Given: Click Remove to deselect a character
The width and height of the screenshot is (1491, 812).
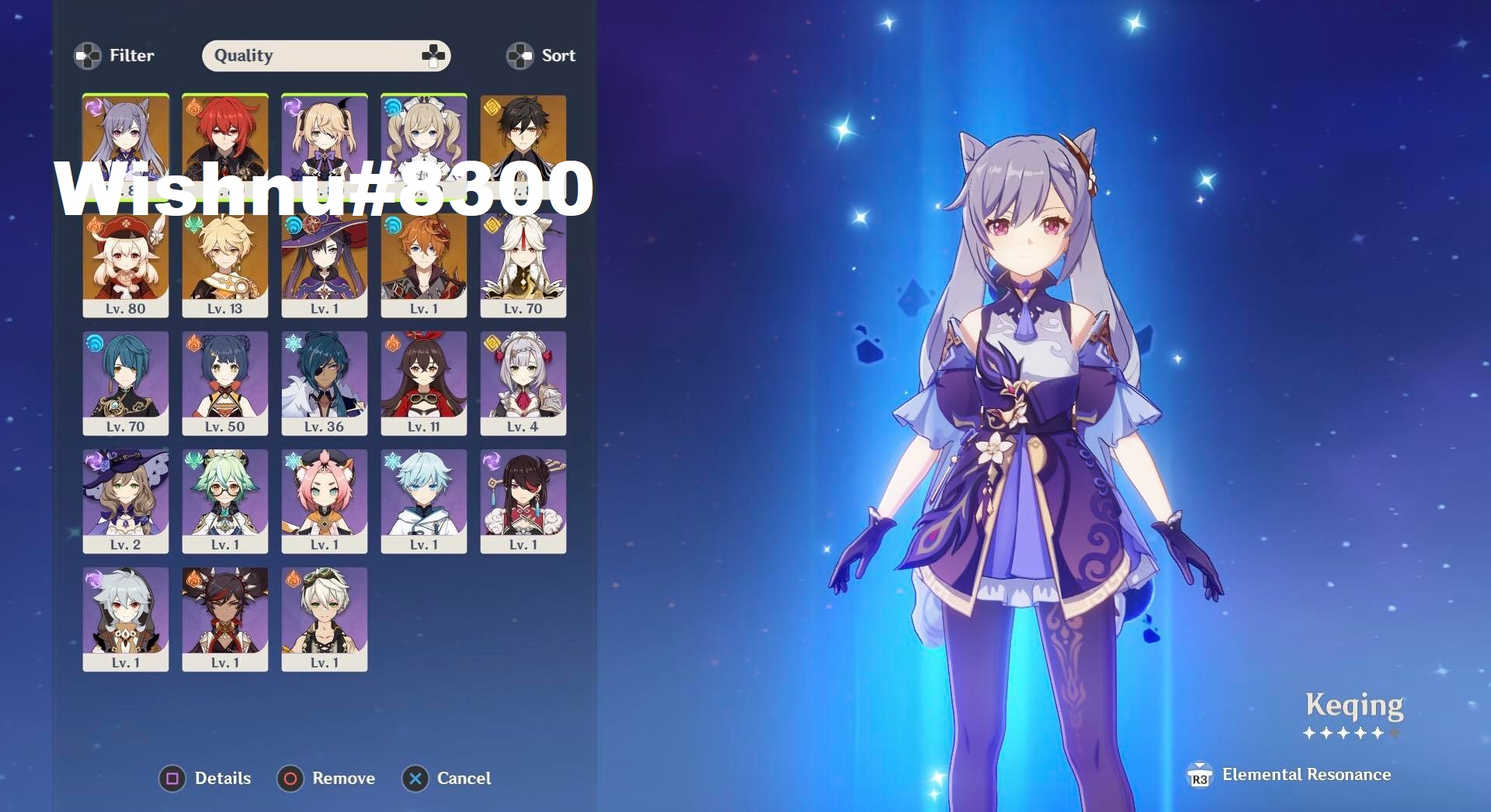Looking at the screenshot, I should click(x=343, y=779).
